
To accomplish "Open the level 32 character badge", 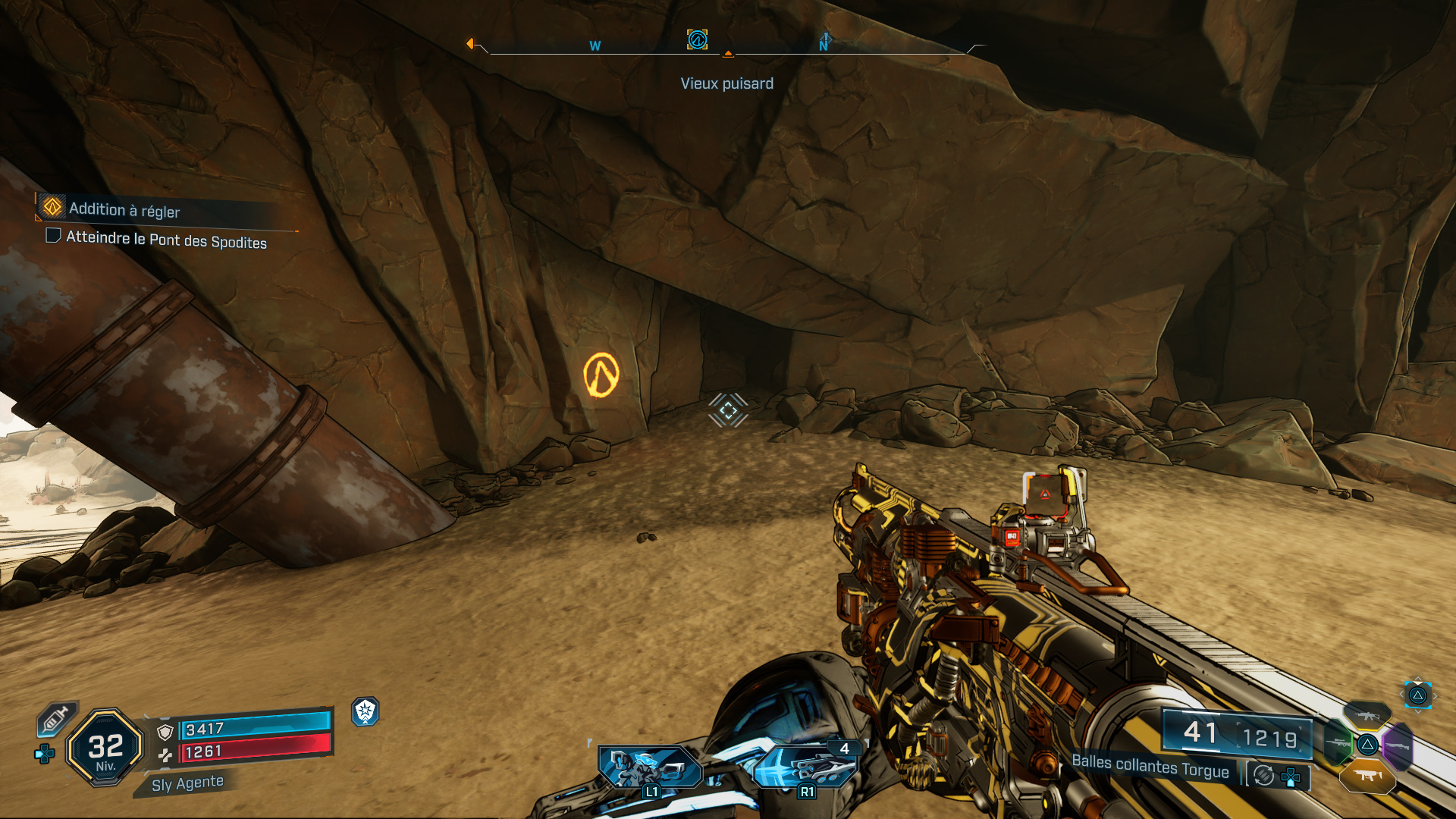I will point(105,748).
